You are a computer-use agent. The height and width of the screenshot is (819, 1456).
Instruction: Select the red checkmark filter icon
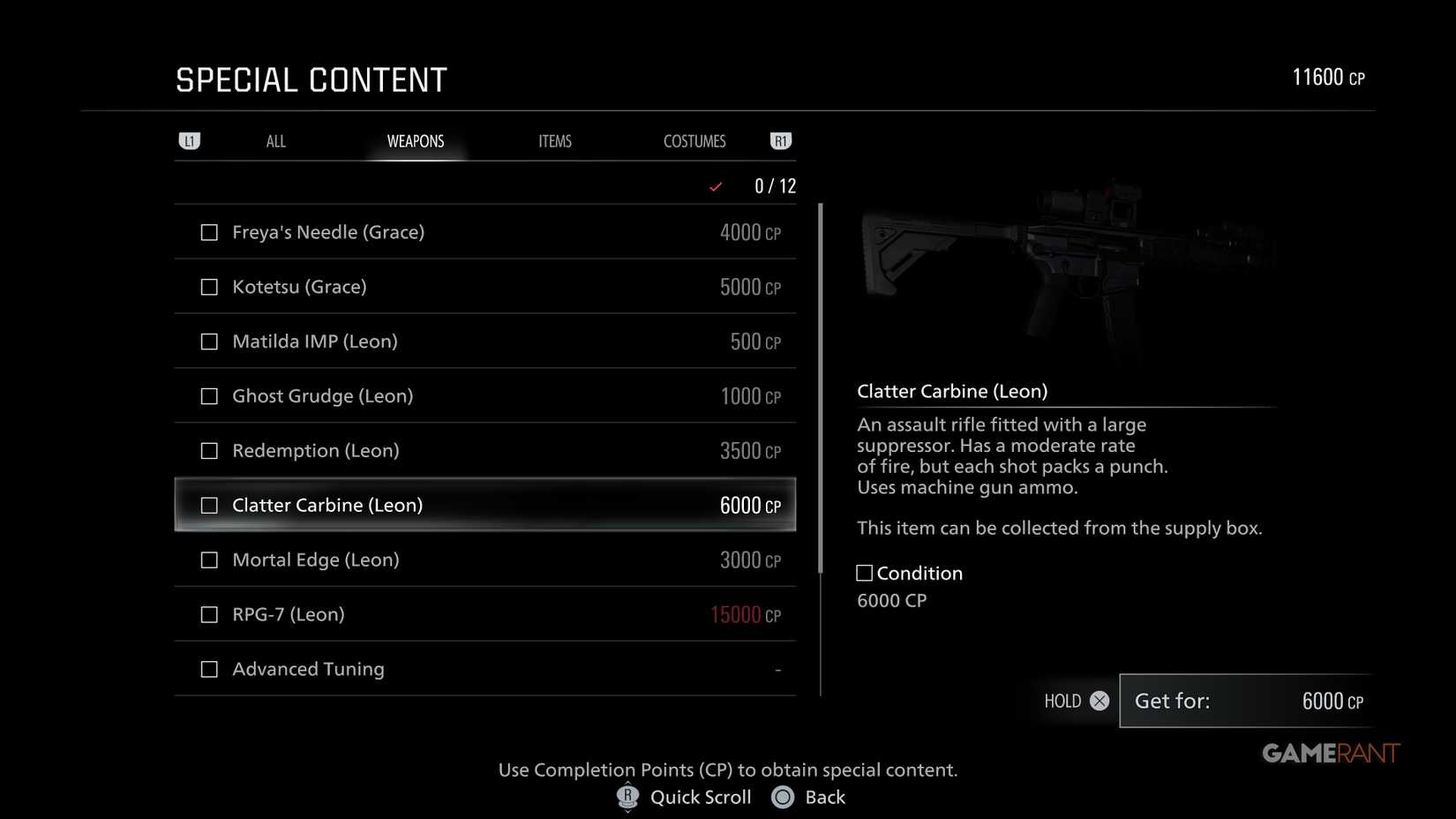coord(714,186)
